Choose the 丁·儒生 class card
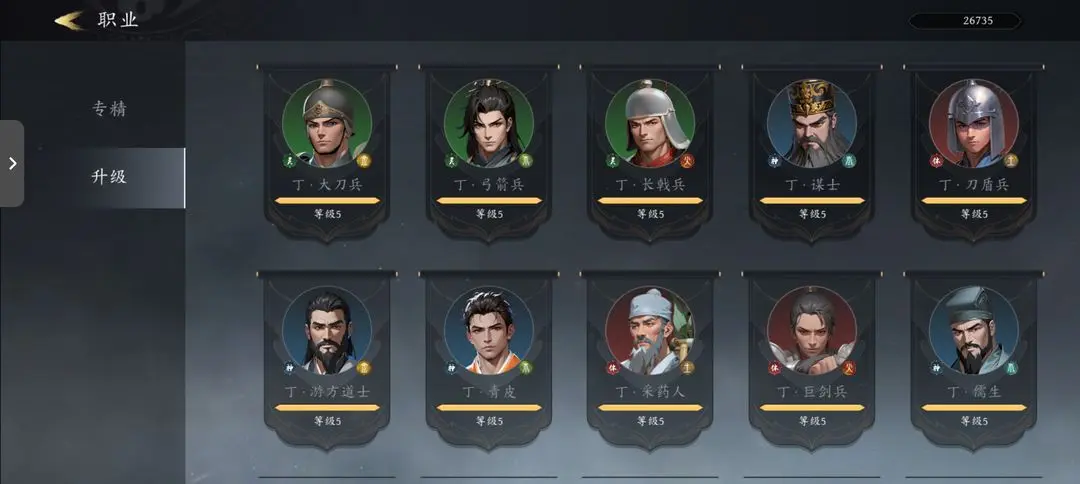The image size is (1080, 484). pos(973,356)
